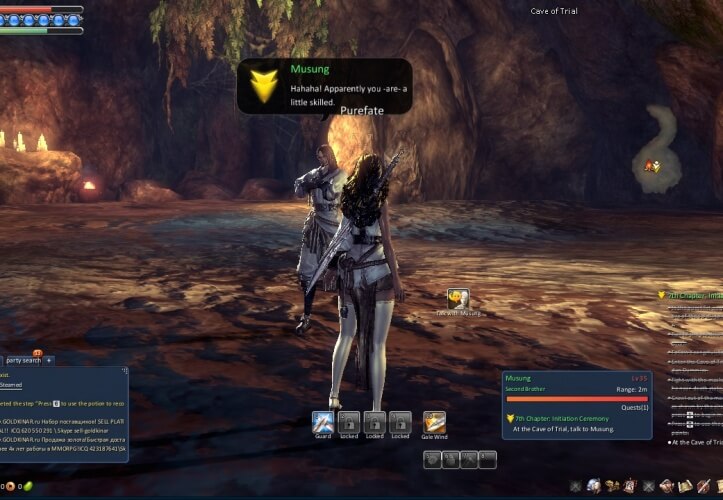
Task: Click the Talk with Musung interaction prompt
Action: click(x=459, y=300)
